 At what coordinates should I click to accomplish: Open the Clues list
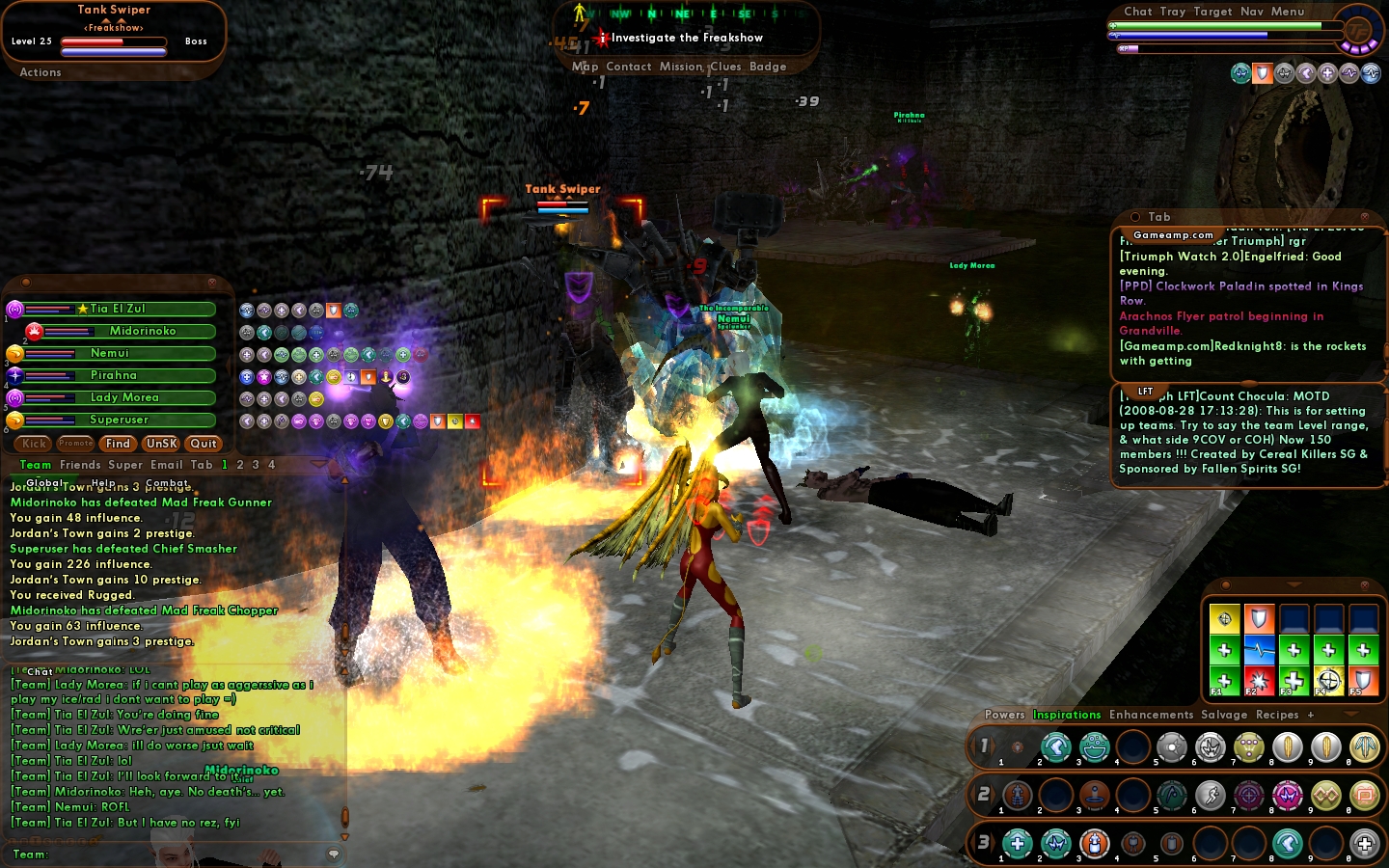coord(725,67)
